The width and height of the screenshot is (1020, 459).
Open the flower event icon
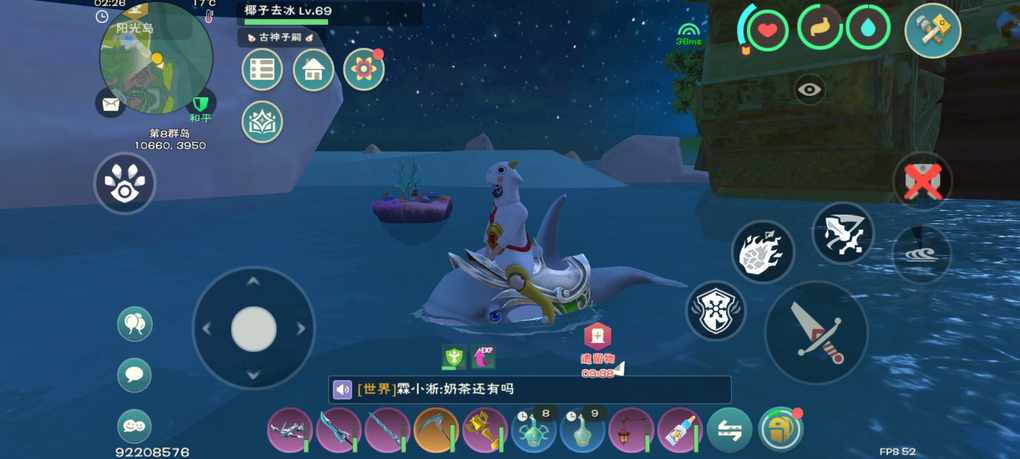point(364,70)
